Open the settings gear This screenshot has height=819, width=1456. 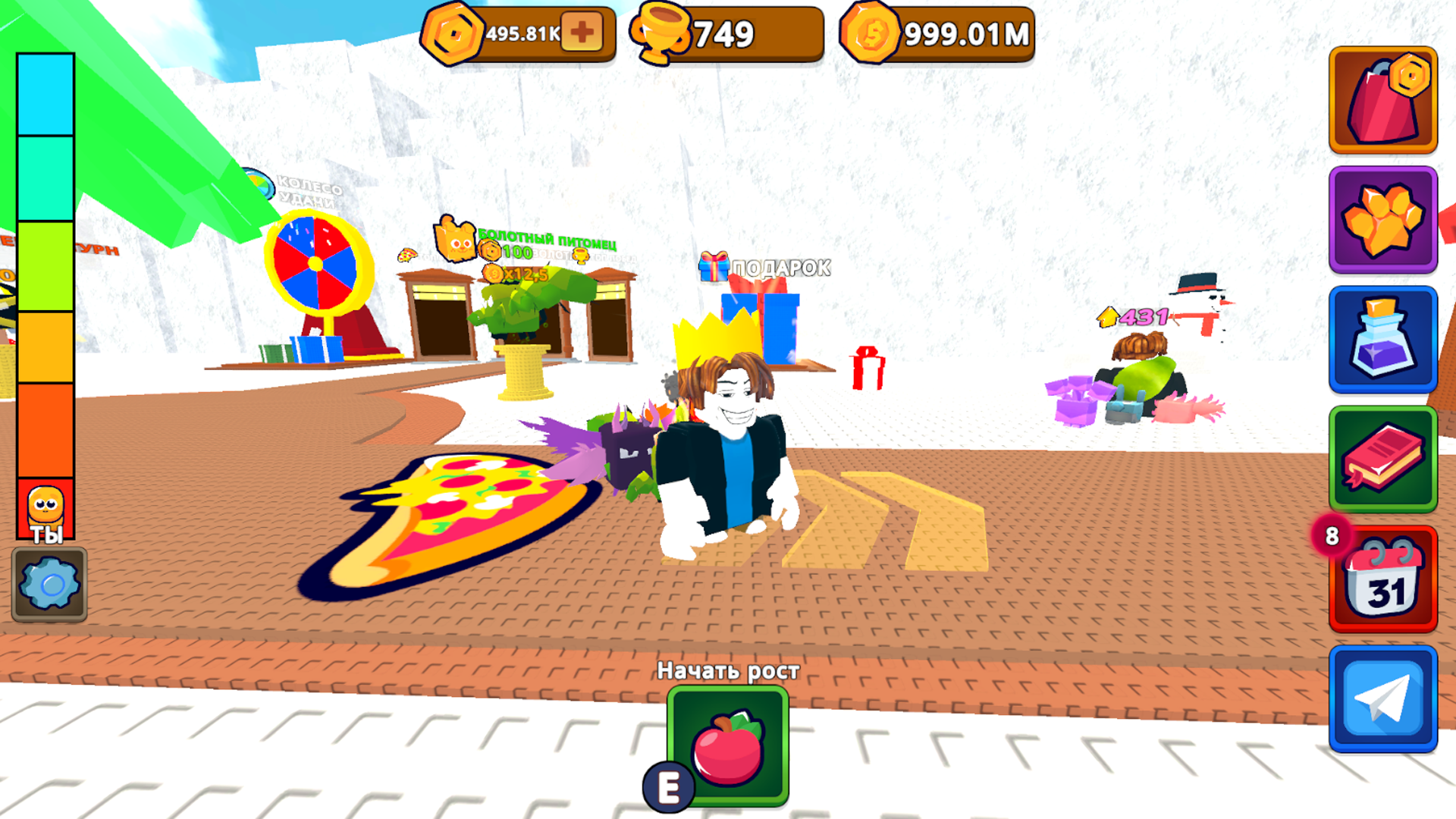(x=49, y=584)
